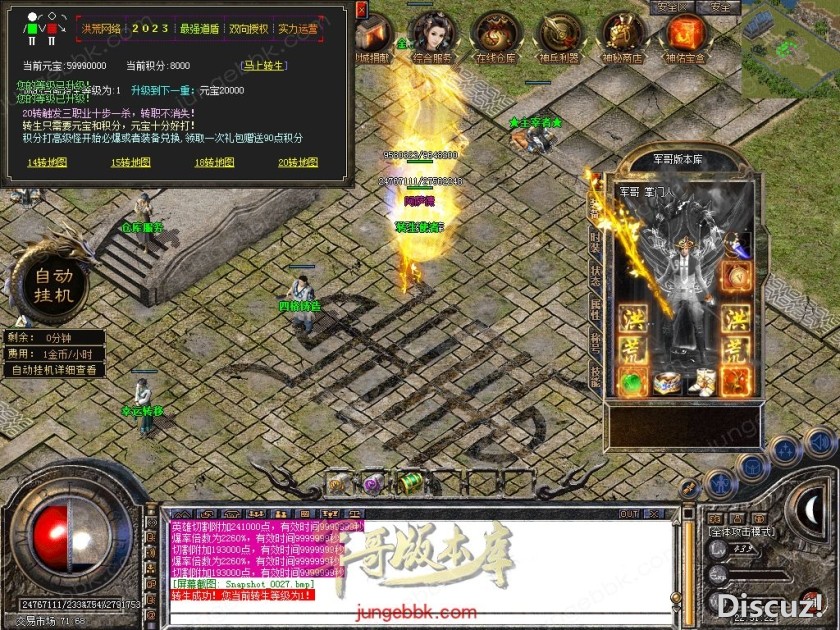Open the 20转地图 map link
Image resolution: width=840 pixels, height=630 pixels.
tap(297, 162)
